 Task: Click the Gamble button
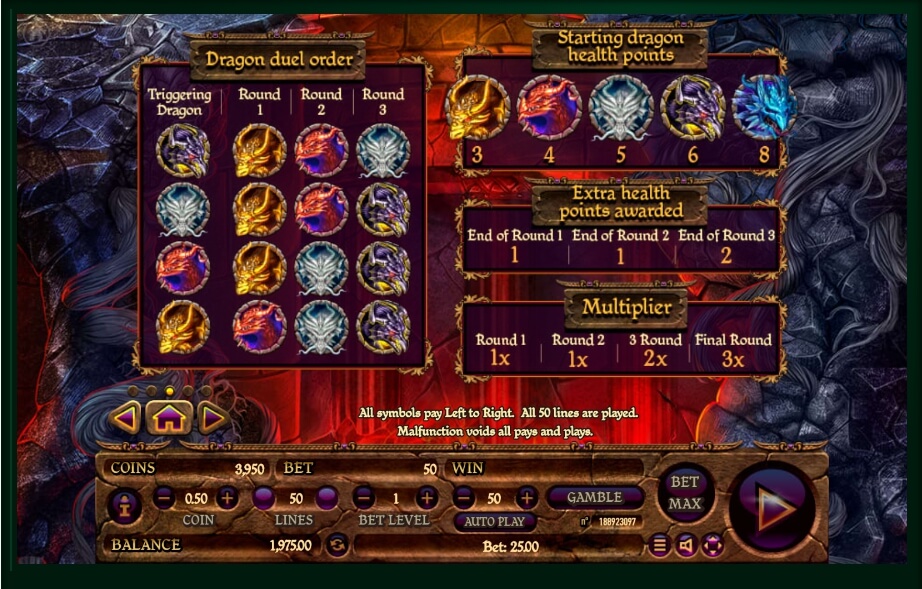[594, 497]
